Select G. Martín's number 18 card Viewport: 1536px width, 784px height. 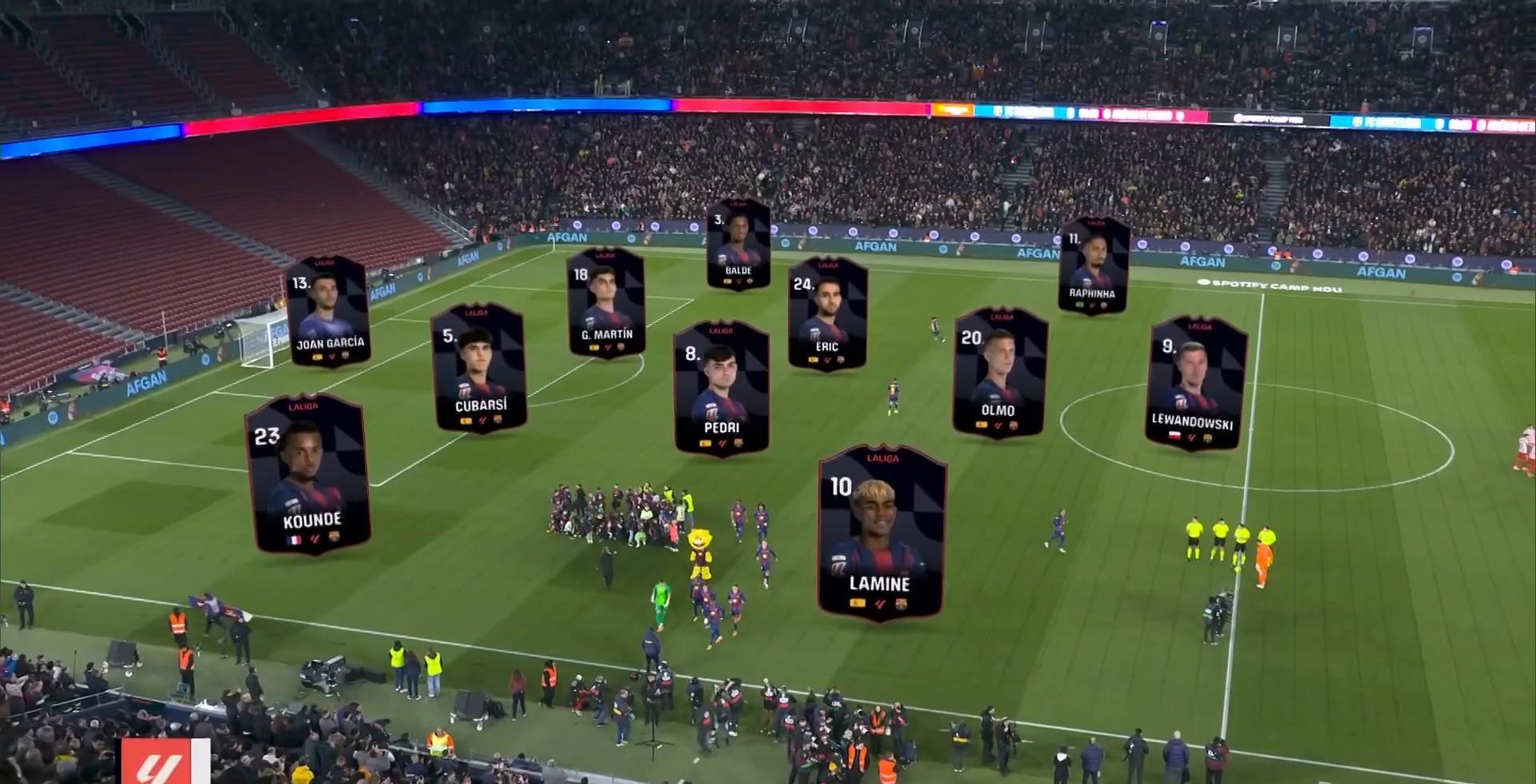[x=606, y=302]
